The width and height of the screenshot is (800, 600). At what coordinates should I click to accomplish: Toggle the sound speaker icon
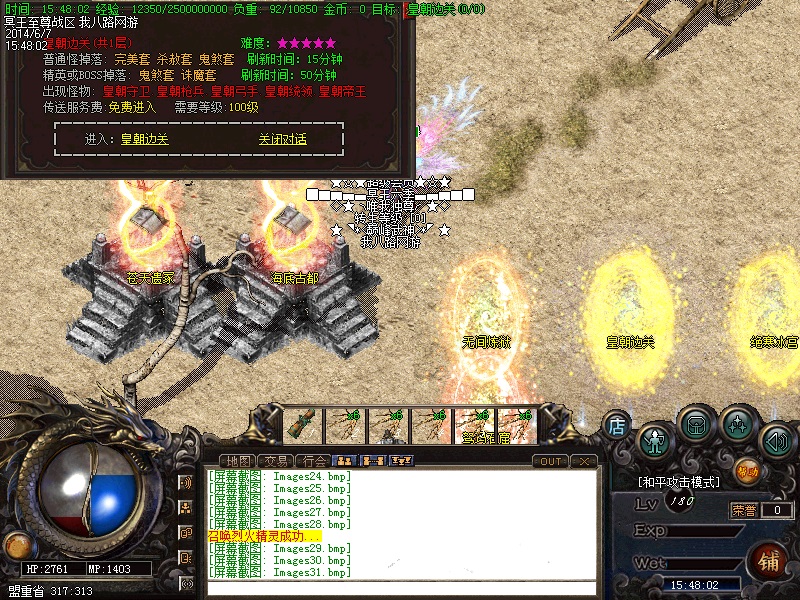pyautogui.click(x=776, y=438)
